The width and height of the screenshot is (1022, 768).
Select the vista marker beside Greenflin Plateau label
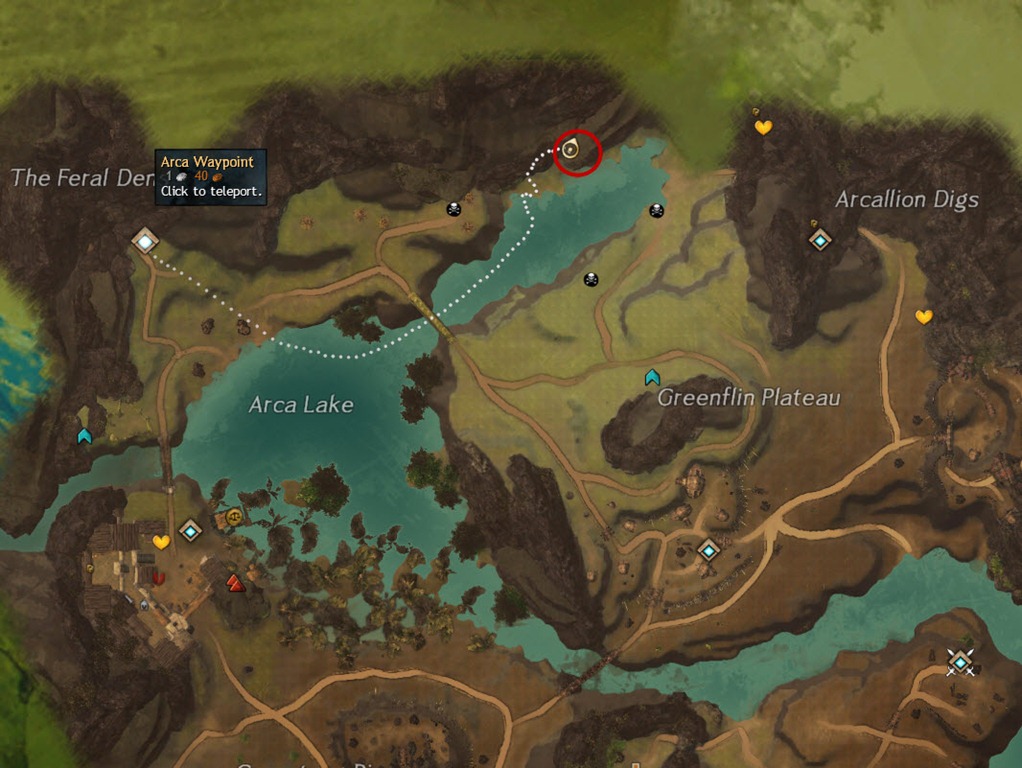coord(652,377)
